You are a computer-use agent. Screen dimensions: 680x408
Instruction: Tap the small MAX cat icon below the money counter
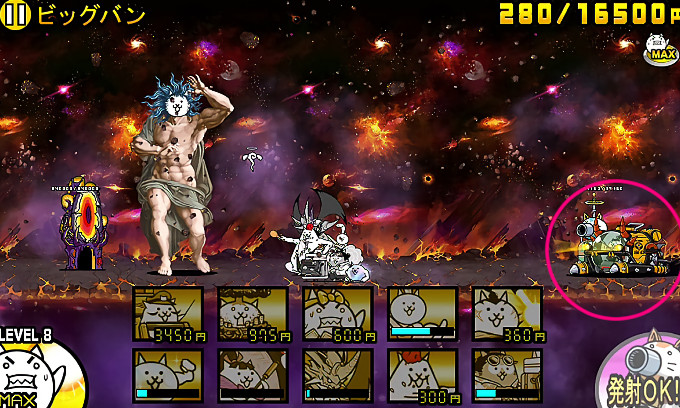[658, 48]
